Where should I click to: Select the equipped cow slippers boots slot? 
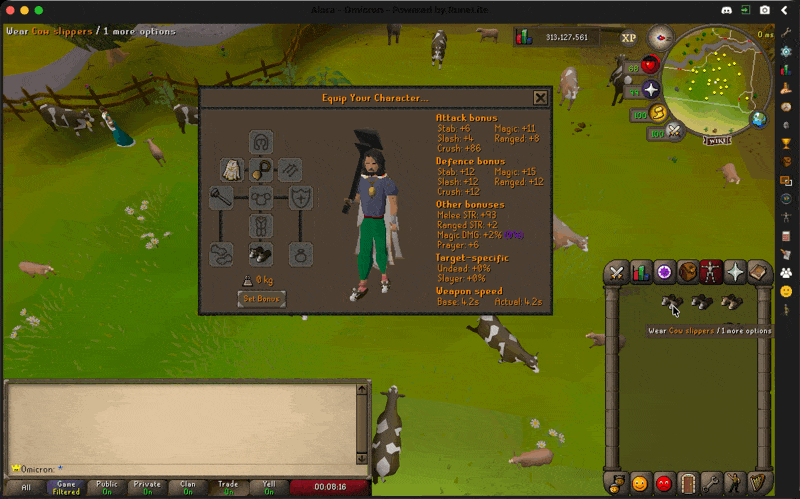pyautogui.click(x=261, y=254)
